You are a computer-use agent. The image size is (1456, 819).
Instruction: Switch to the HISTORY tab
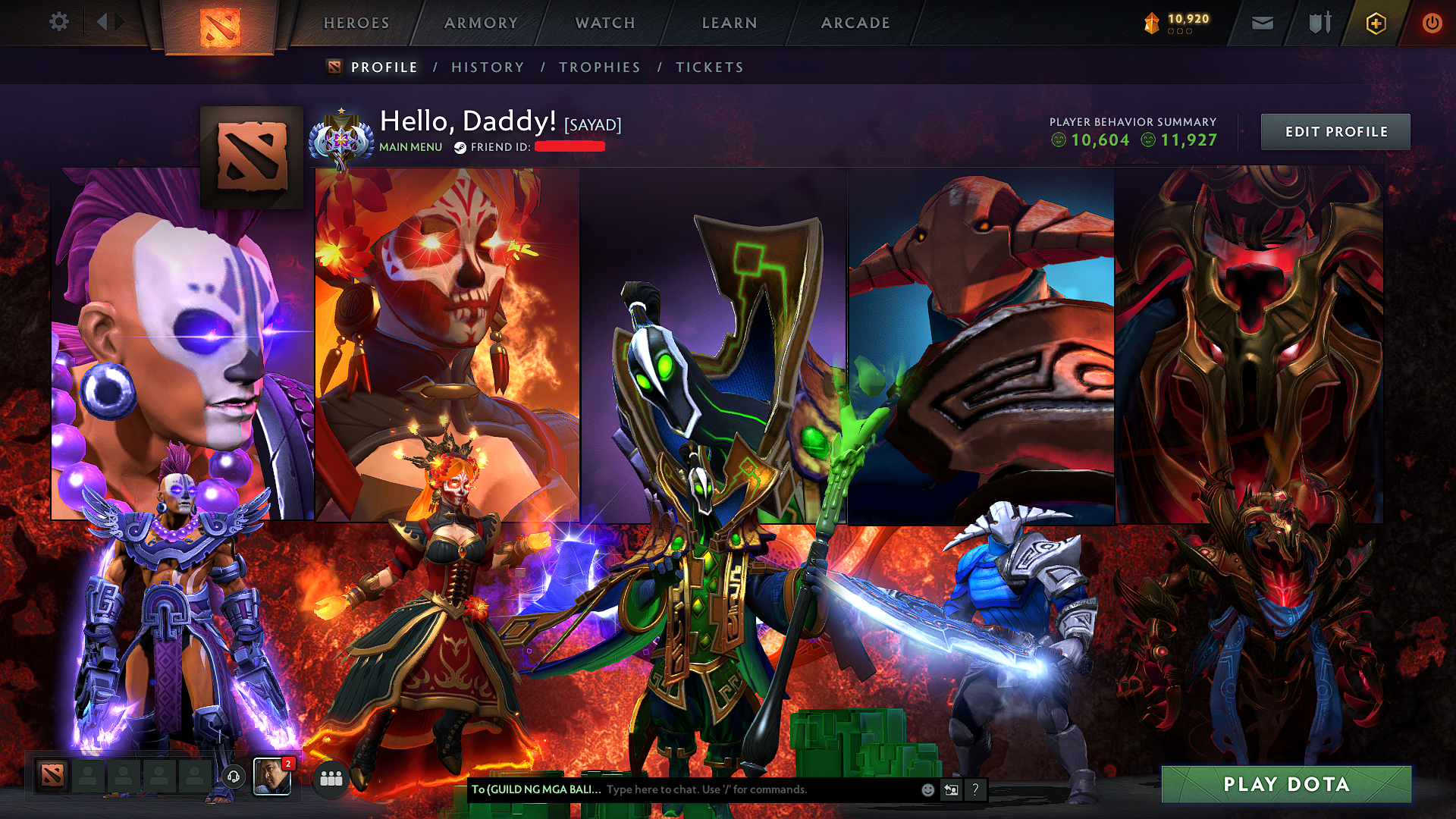click(x=488, y=67)
